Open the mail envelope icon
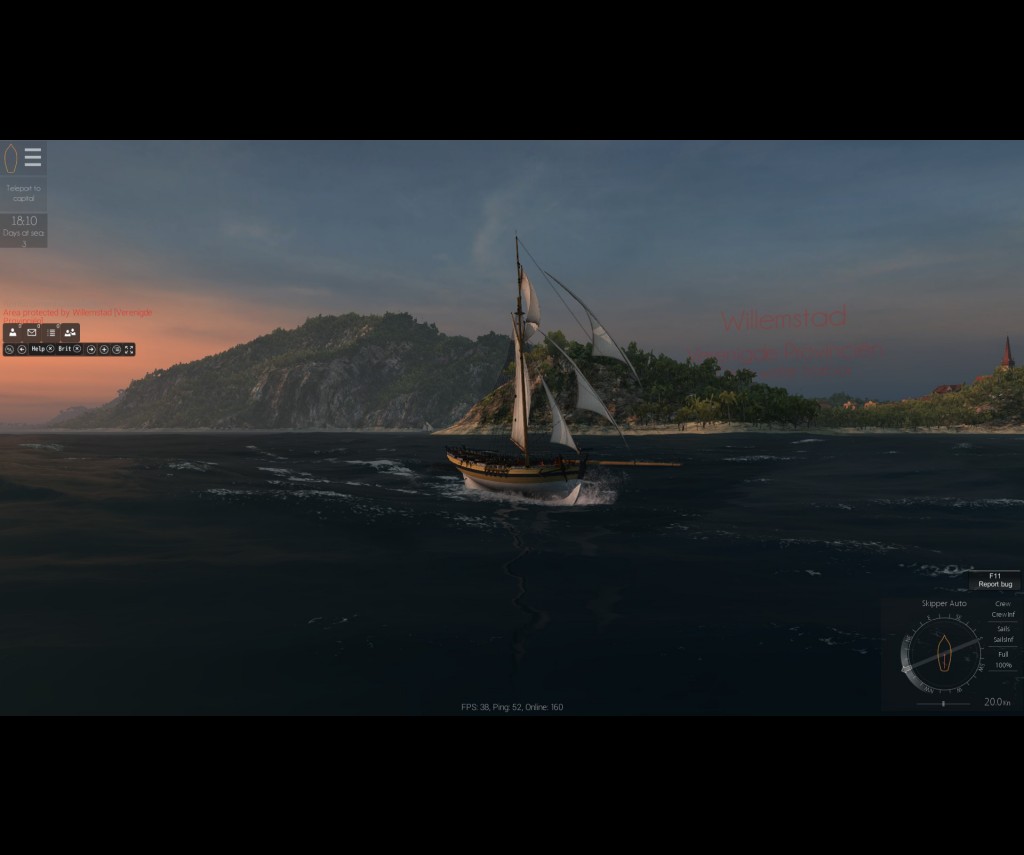 pyautogui.click(x=32, y=332)
